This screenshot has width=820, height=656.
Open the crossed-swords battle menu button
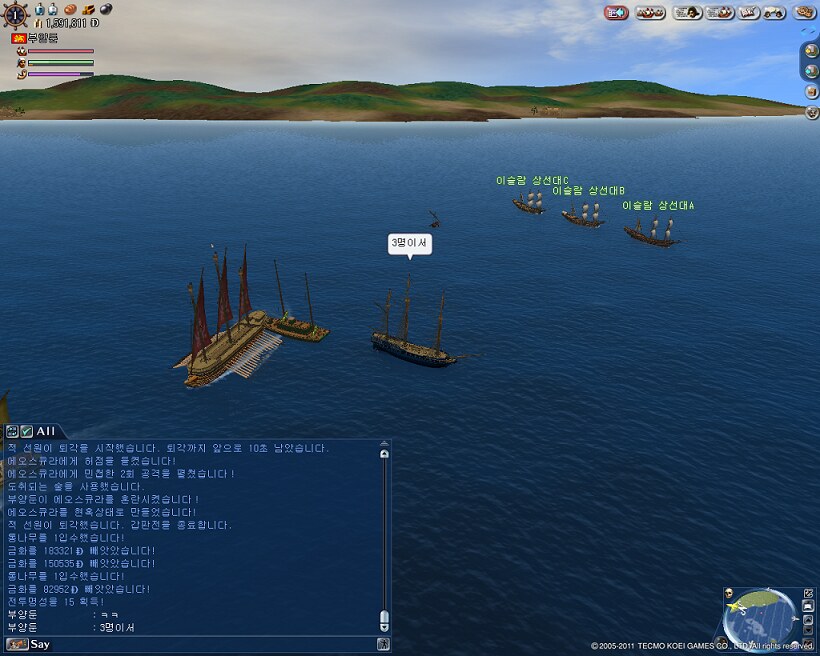point(749,12)
